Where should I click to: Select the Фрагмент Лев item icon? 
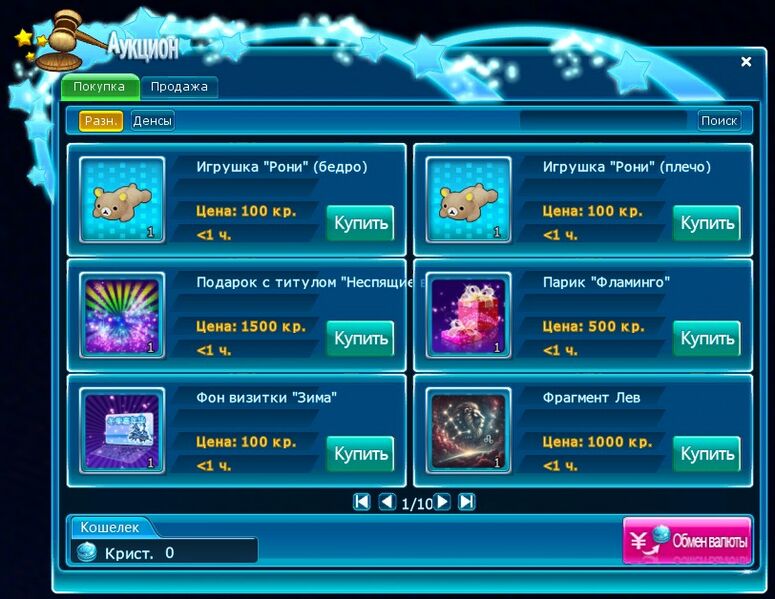[467, 431]
